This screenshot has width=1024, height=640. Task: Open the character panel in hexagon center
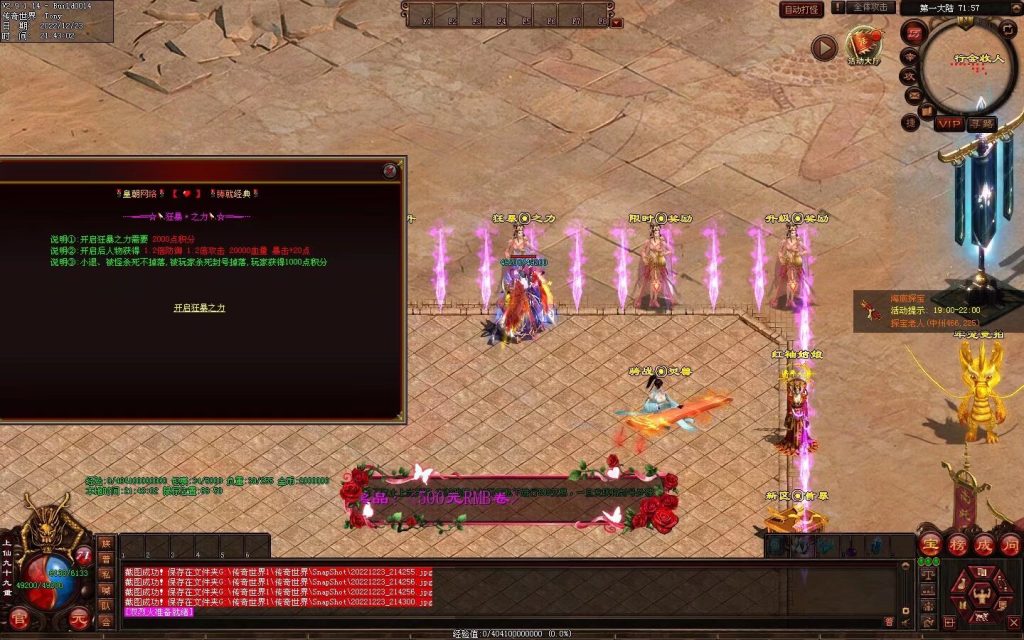983,593
